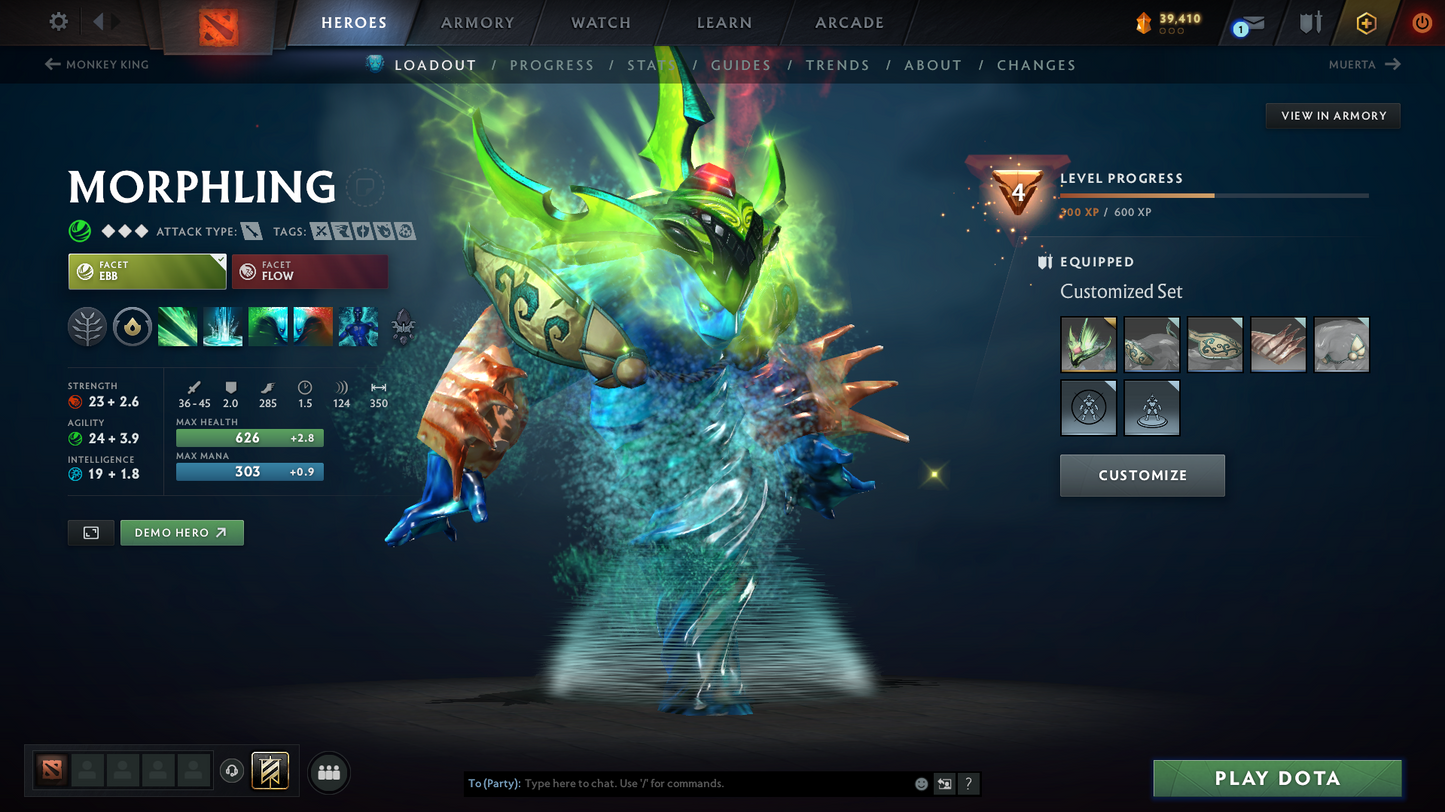Select the Waveform ability icon
This screenshot has height=812, width=1445.
[x=177, y=326]
